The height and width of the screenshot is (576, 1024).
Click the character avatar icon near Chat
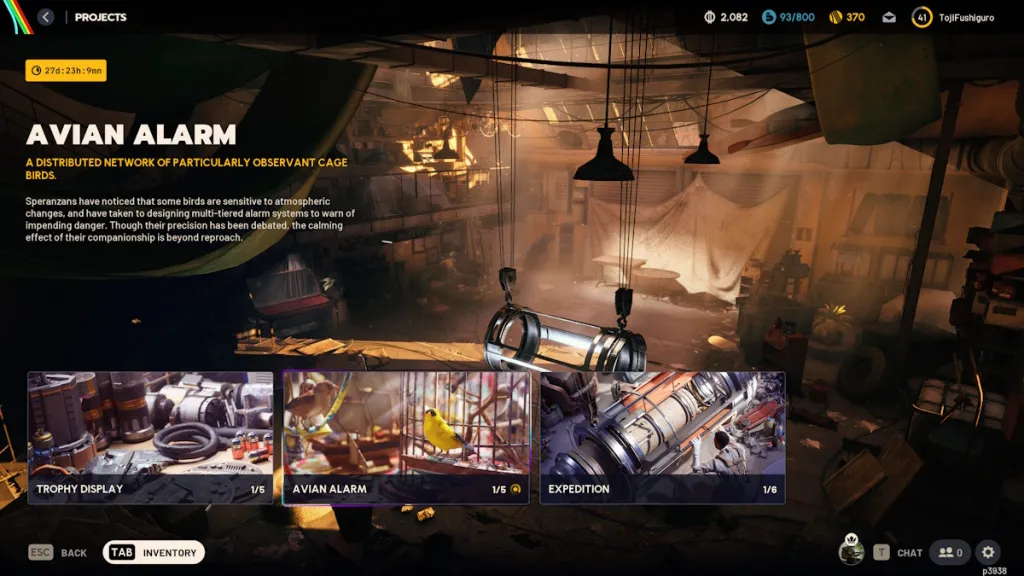click(x=851, y=551)
